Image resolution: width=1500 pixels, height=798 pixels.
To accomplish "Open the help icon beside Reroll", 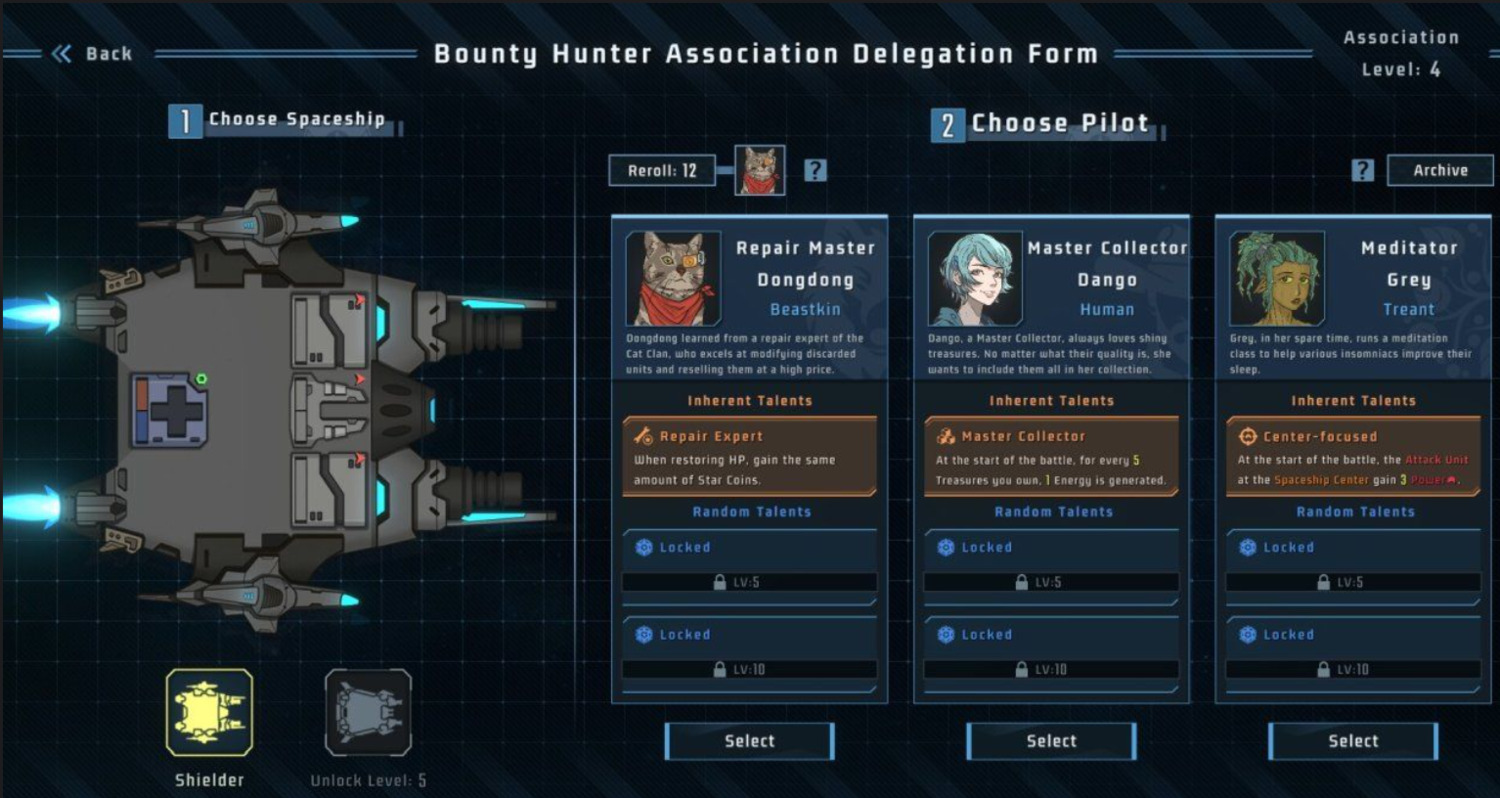I will [816, 171].
